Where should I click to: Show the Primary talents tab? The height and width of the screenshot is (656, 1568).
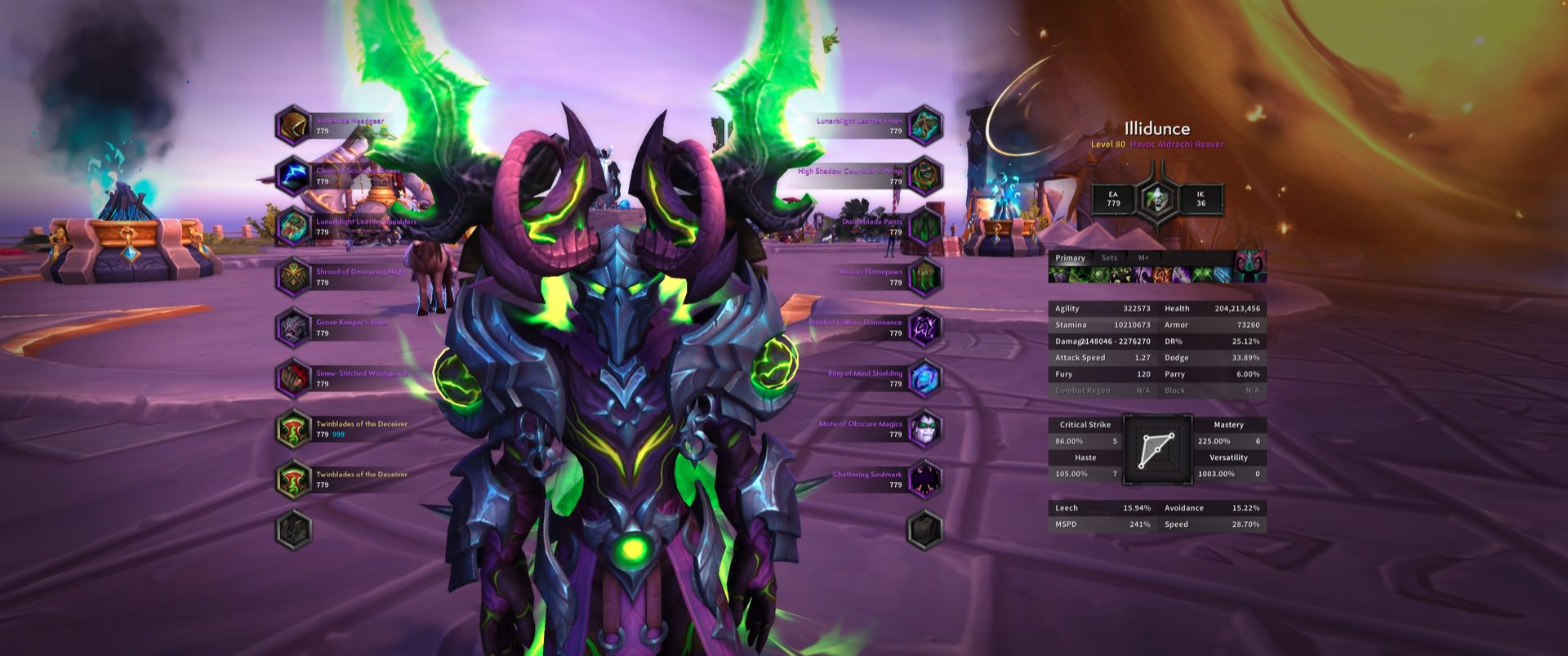pyautogui.click(x=1070, y=258)
